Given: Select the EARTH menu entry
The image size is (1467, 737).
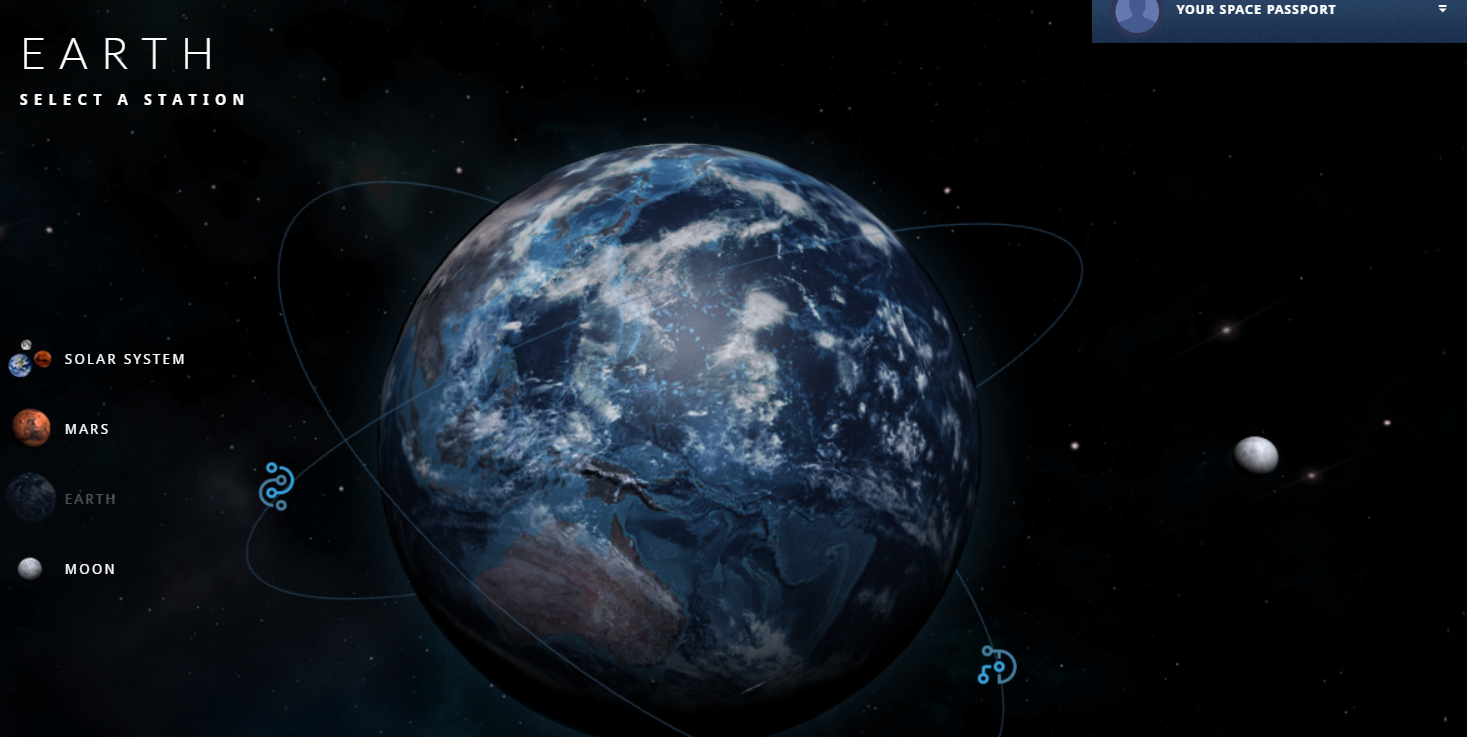Looking at the screenshot, I should coord(90,498).
